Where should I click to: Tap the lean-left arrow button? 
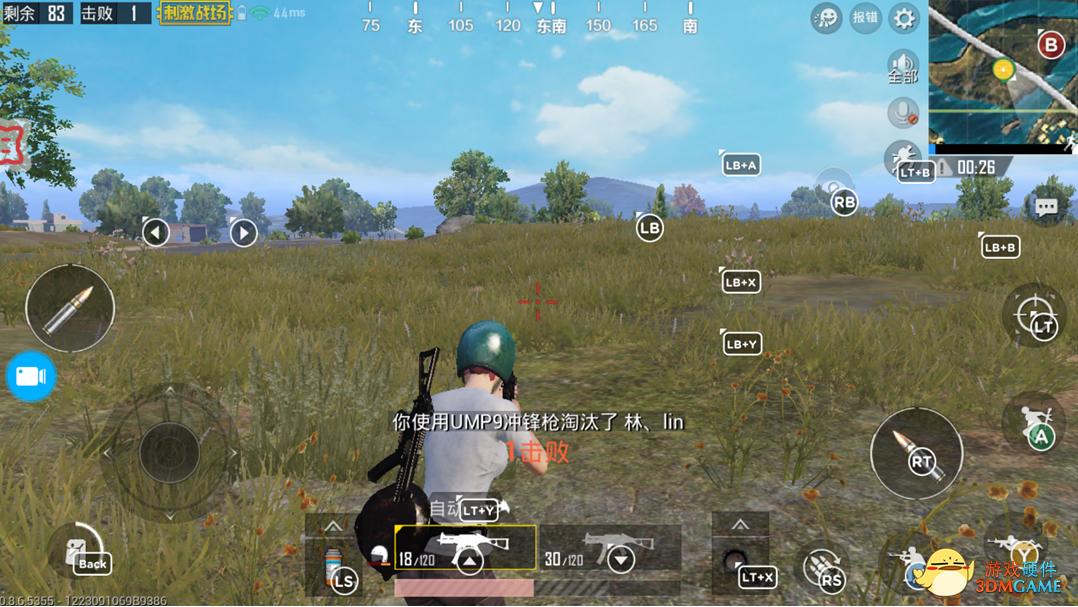(x=155, y=233)
